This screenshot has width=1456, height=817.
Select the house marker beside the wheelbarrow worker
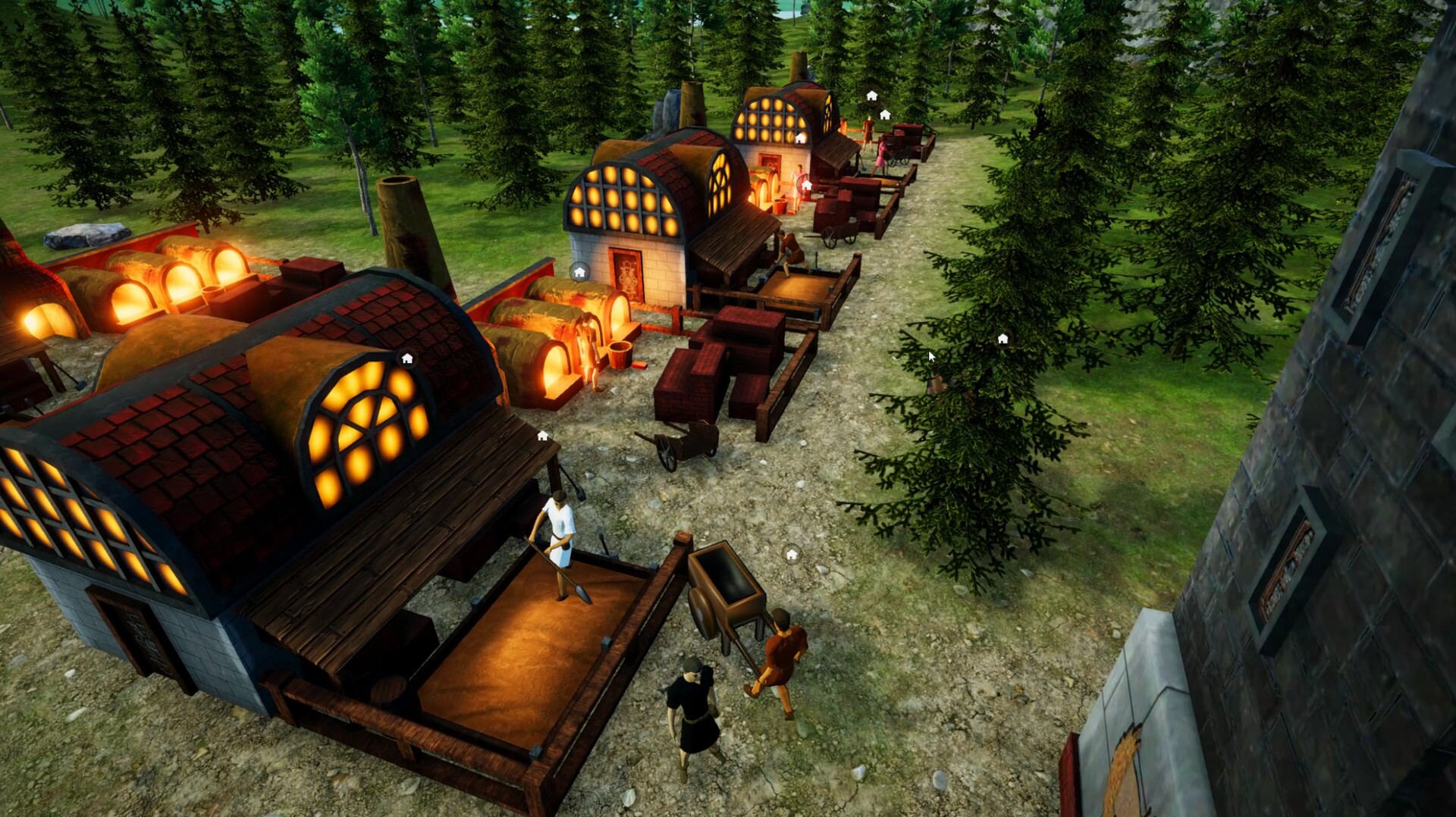pyautogui.click(x=792, y=555)
